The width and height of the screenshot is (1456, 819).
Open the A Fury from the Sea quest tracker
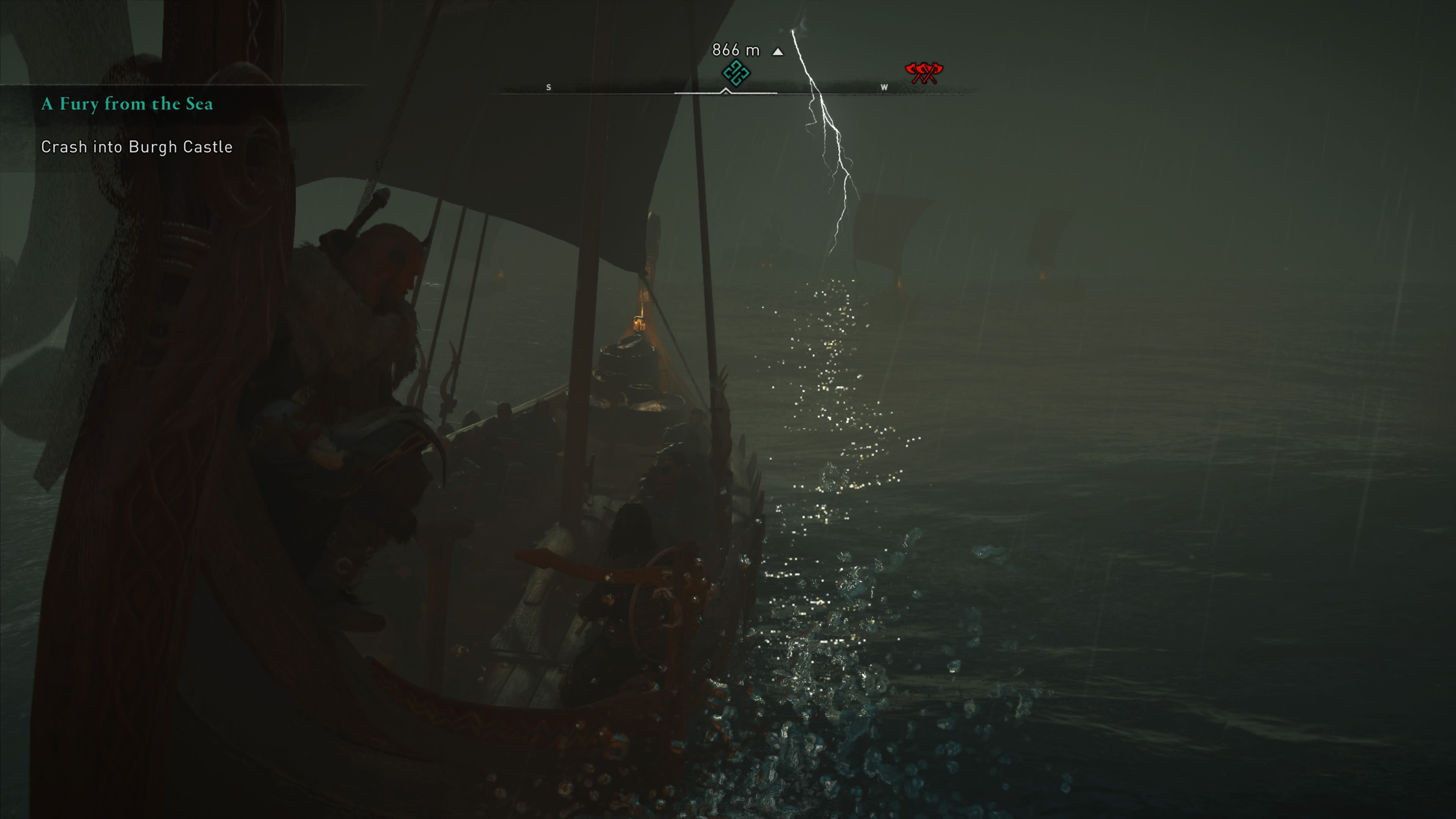click(127, 104)
